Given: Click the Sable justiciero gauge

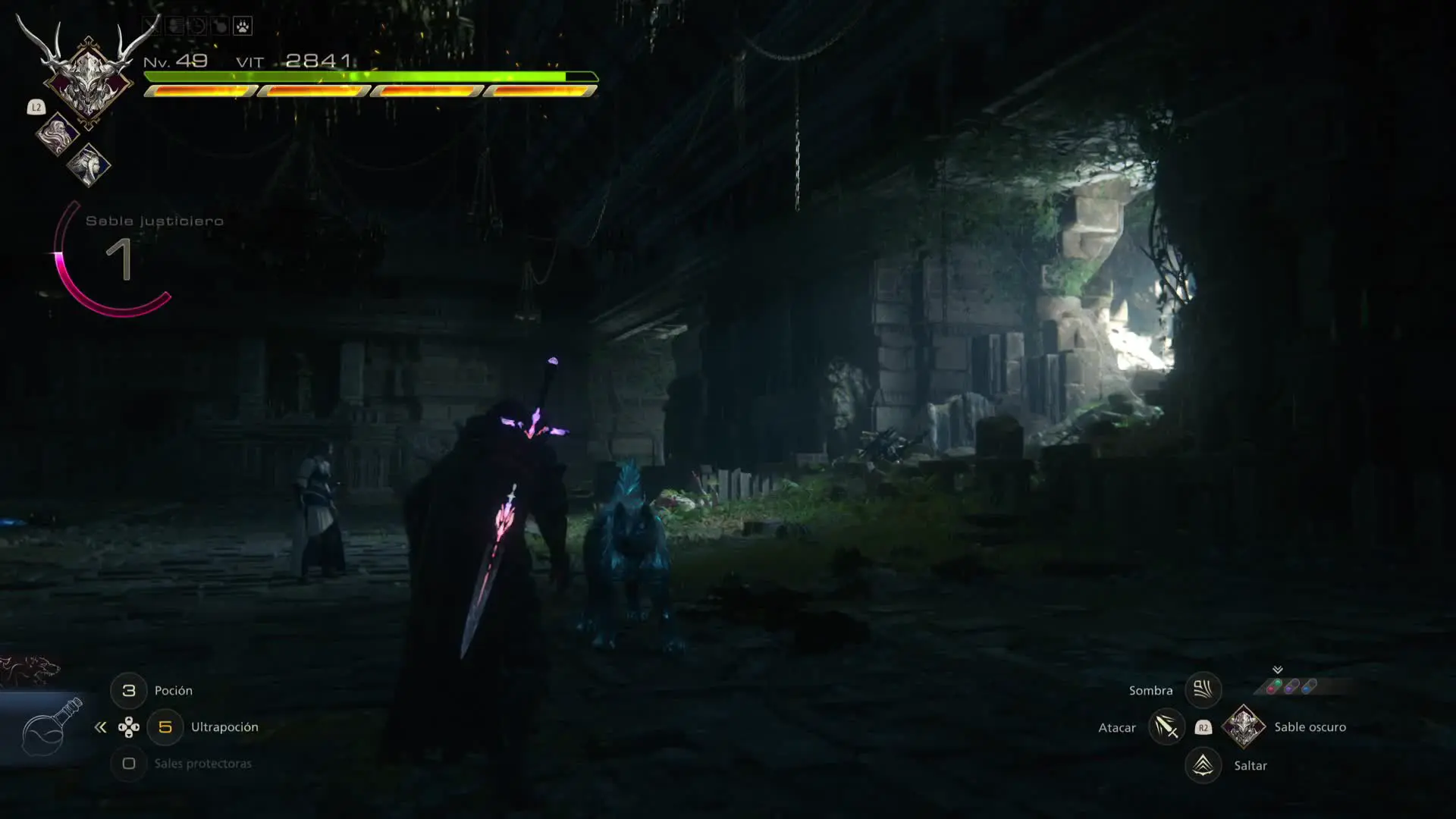Looking at the screenshot, I should 114,259.
